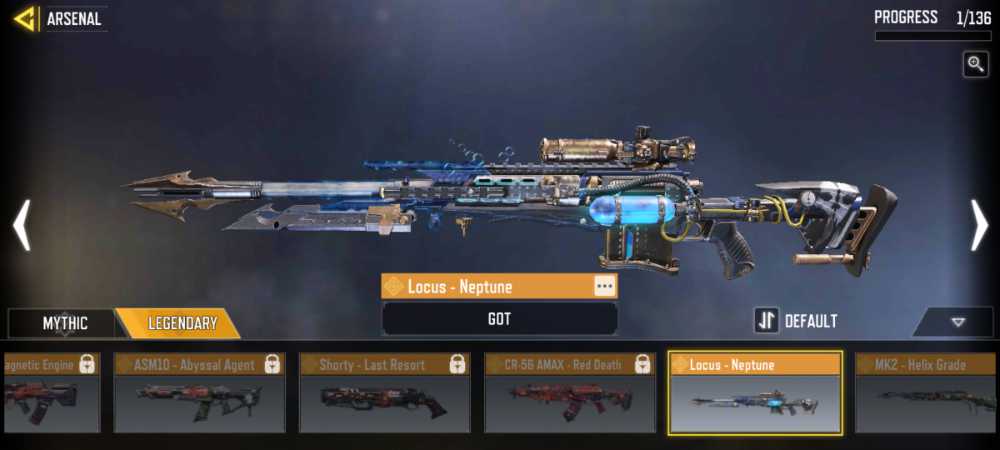Screen dimensions: 1000x450
Task: View the MK2 - Helix Grade thumbnail
Action: point(927,392)
